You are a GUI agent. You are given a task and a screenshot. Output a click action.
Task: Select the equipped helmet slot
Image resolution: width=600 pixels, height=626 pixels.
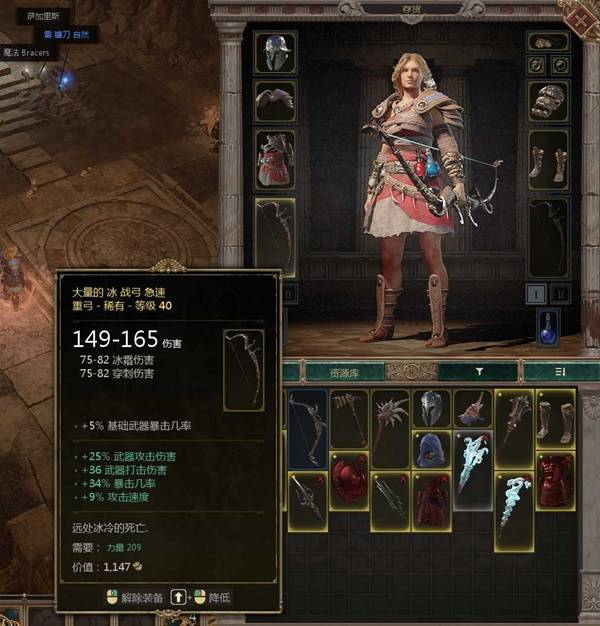point(273,53)
